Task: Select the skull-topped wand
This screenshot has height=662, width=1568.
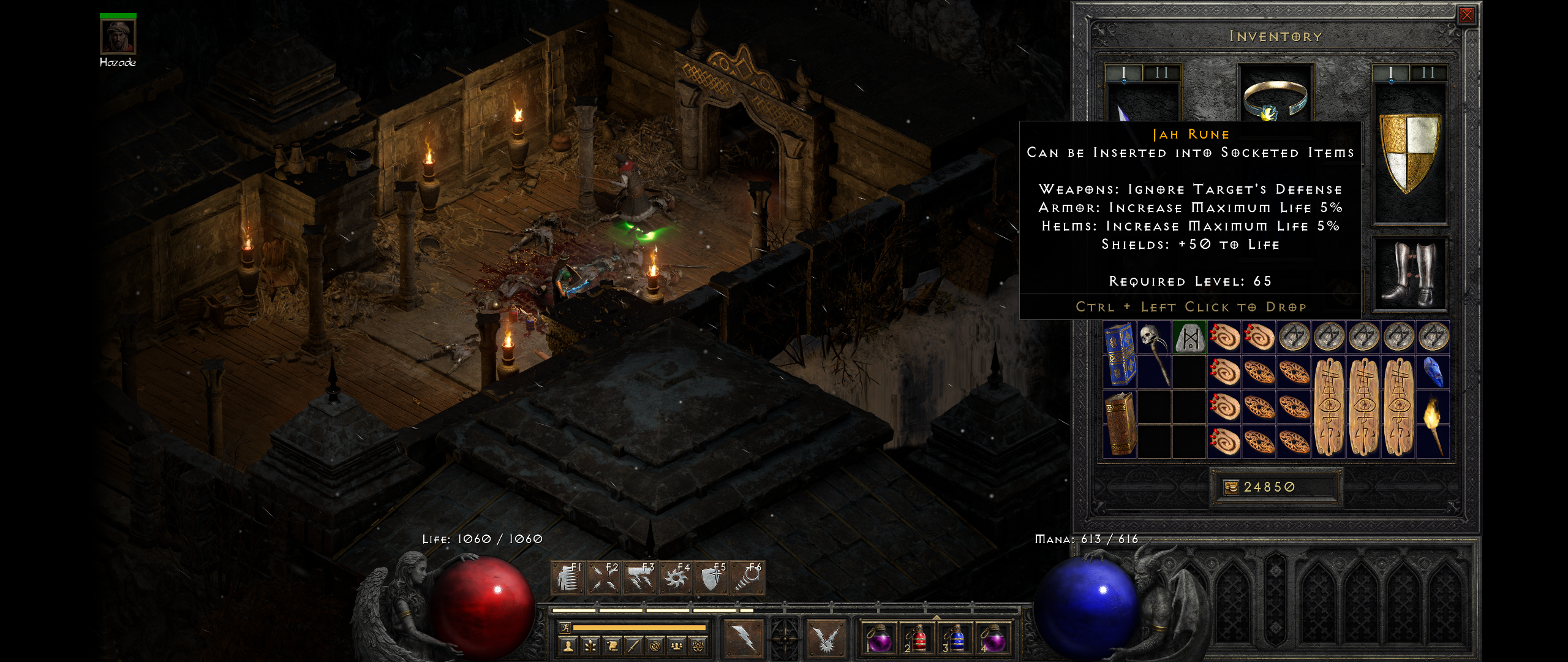Action: [x=1155, y=354]
